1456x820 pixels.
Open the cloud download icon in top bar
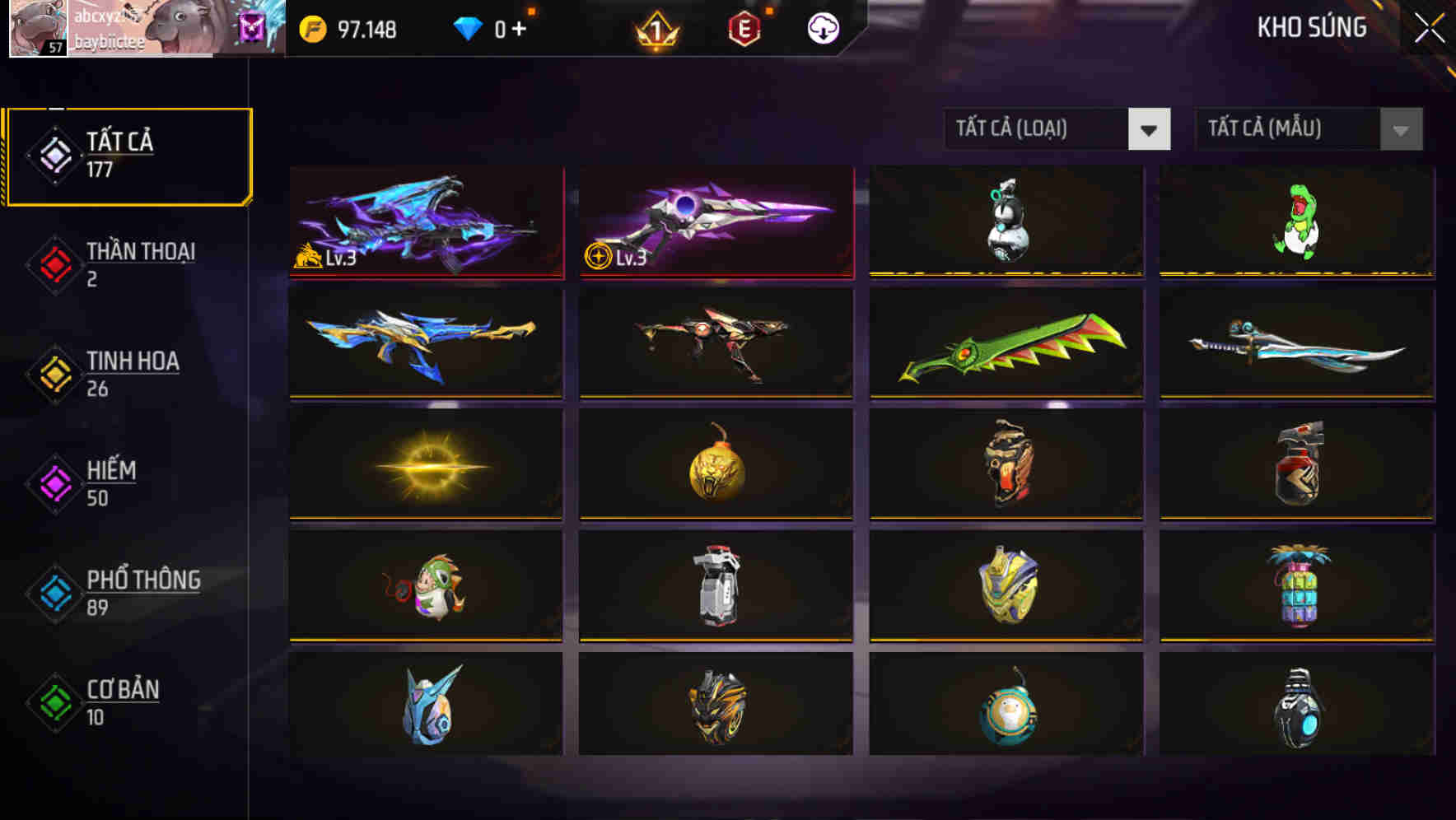[822, 27]
